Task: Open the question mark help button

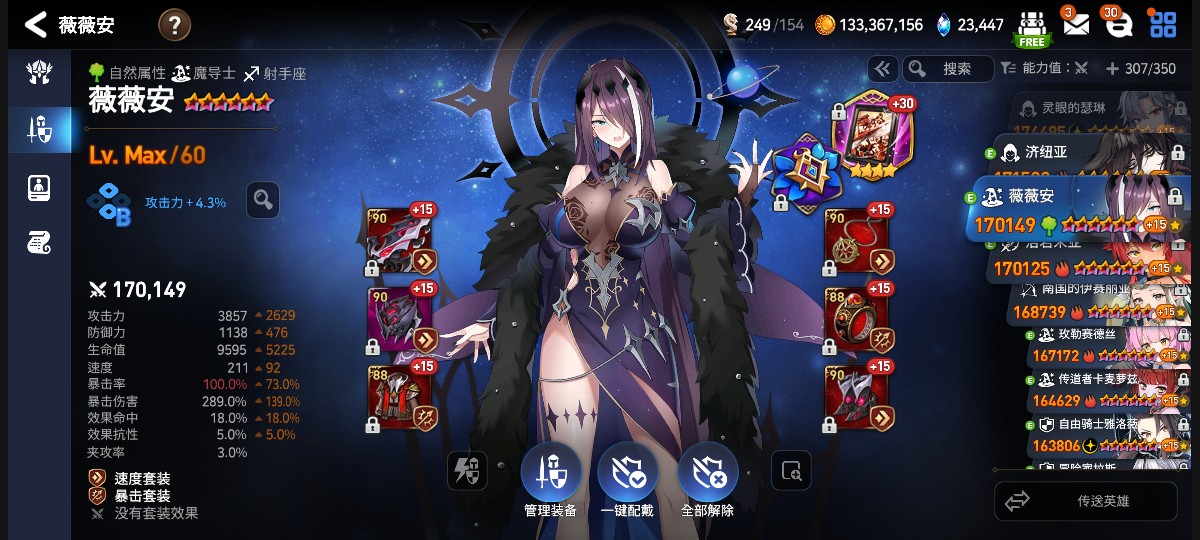Action: pos(174,25)
